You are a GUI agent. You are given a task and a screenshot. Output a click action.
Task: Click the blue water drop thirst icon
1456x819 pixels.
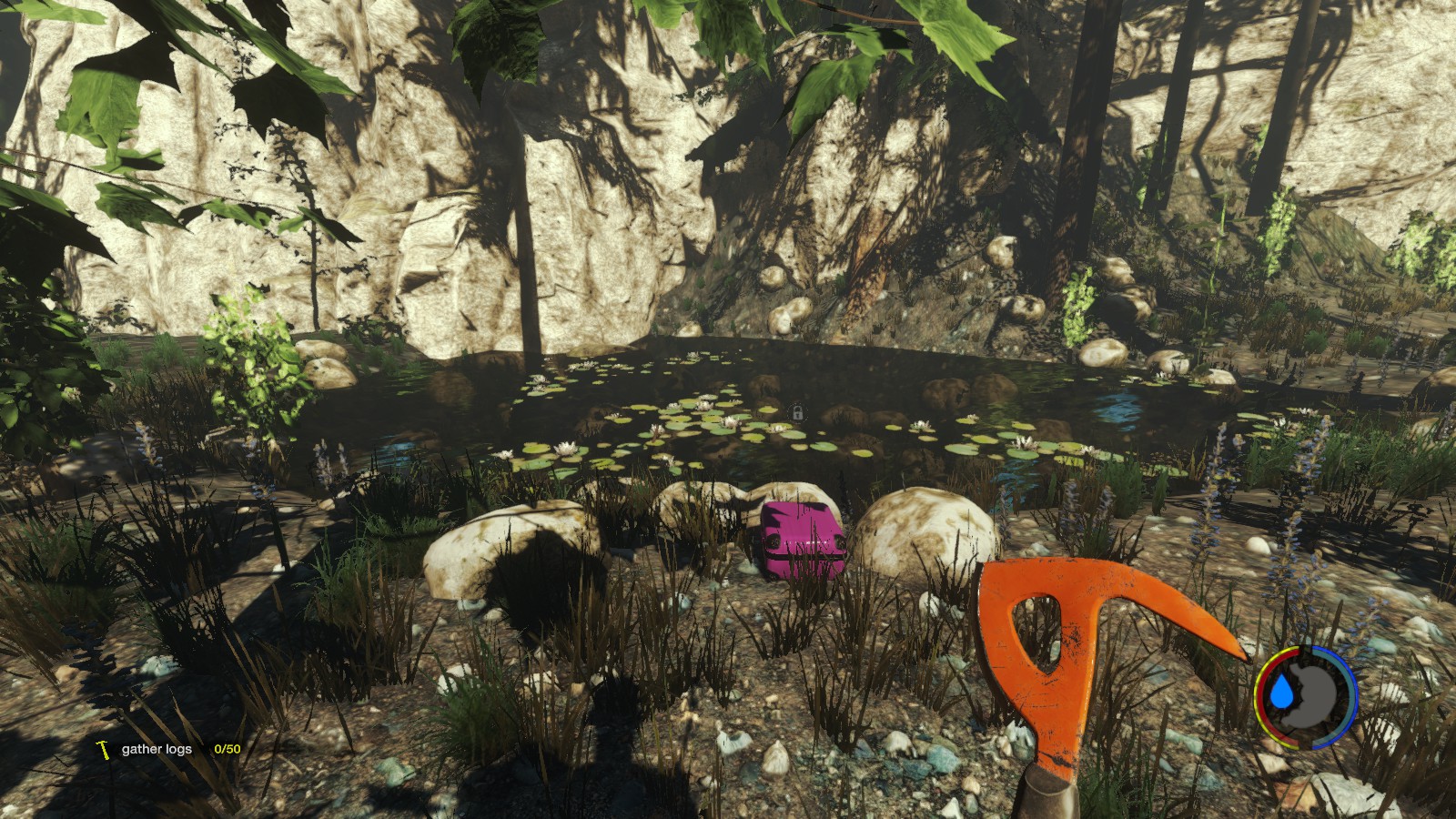(1283, 693)
